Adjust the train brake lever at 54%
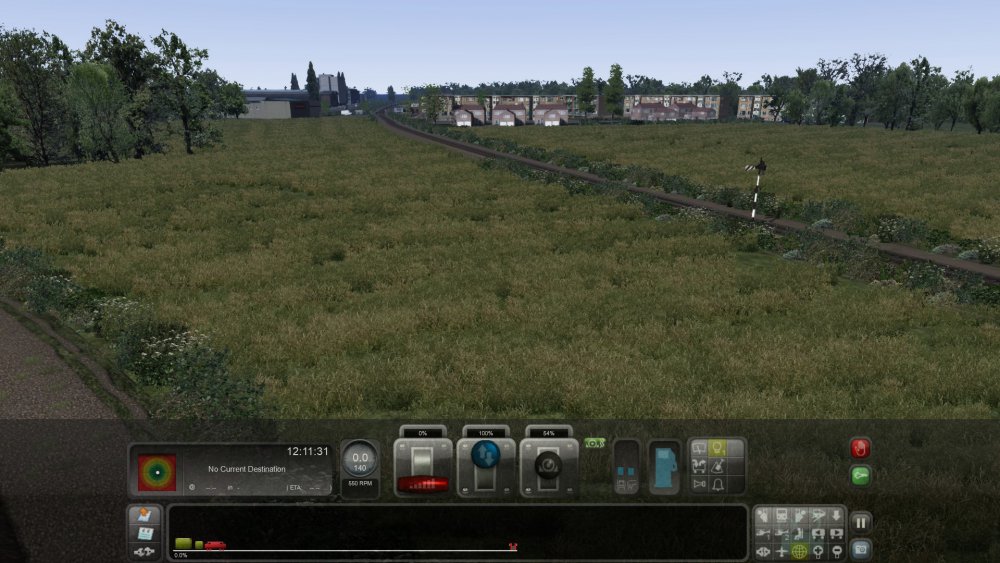 (x=549, y=467)
